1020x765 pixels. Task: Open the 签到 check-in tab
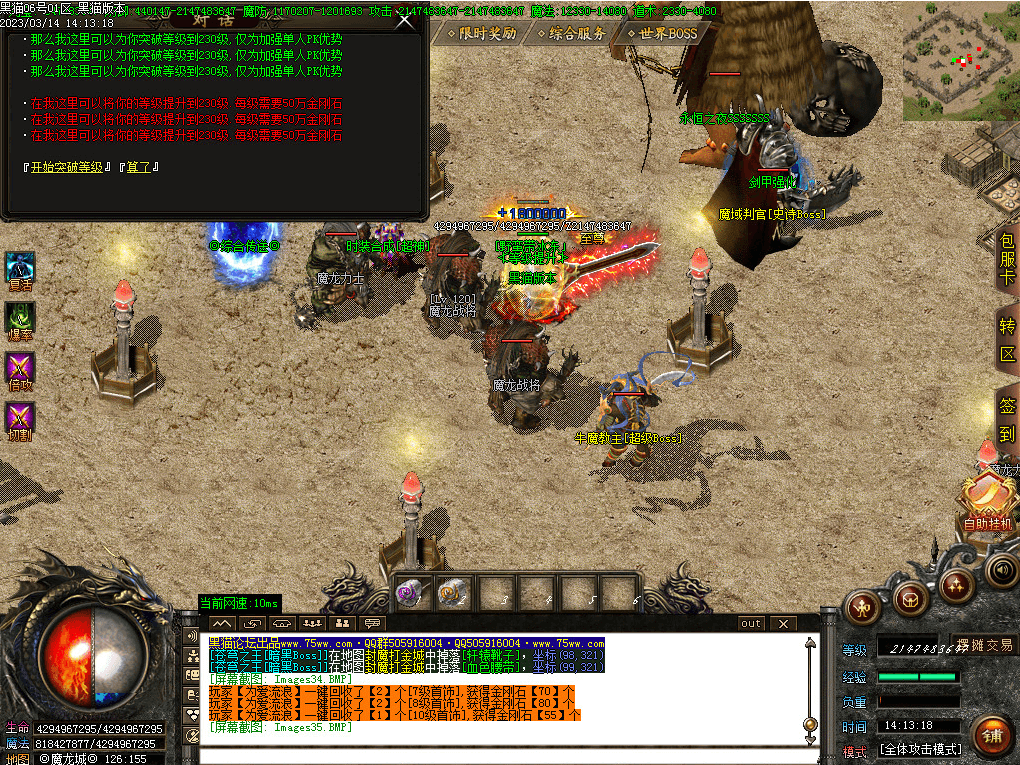point(1007,420)
